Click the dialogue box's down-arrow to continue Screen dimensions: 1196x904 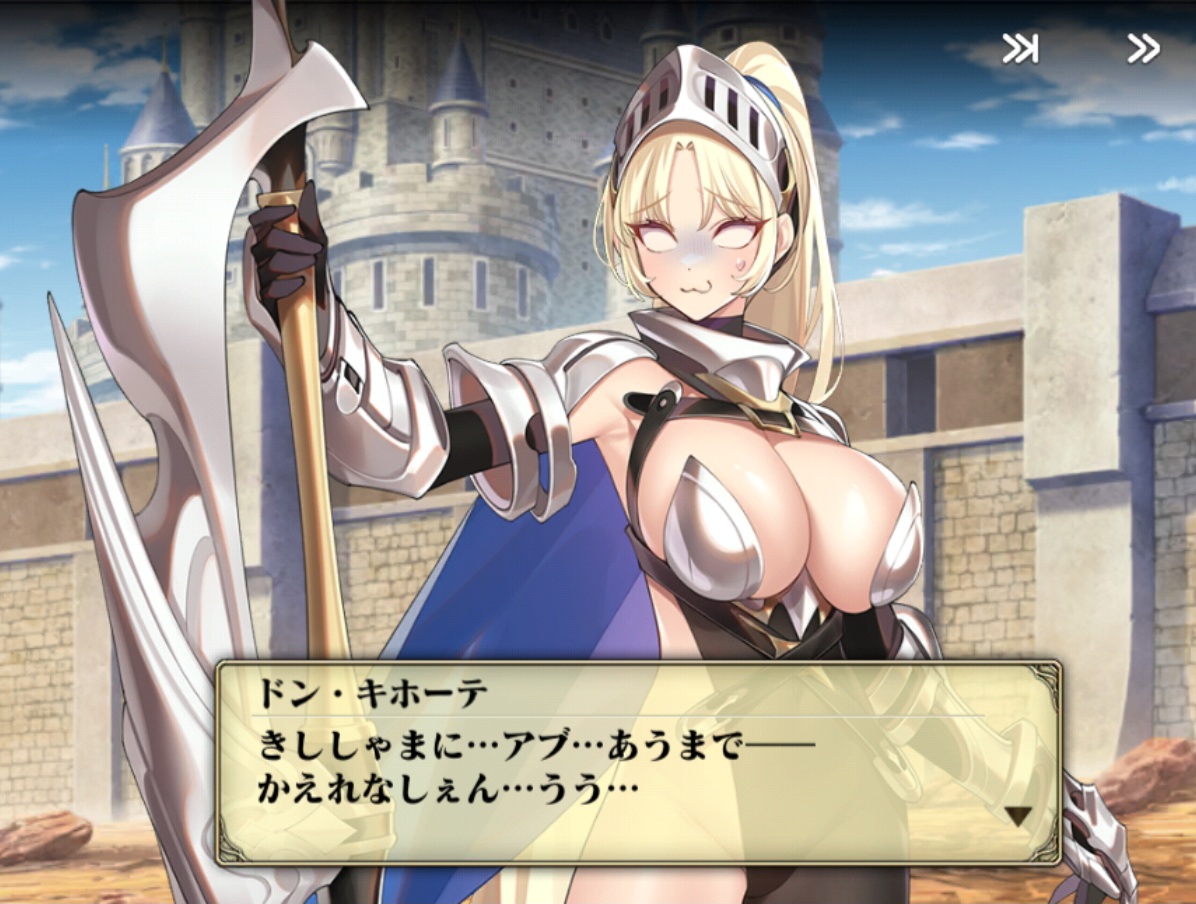point(1017,817)
